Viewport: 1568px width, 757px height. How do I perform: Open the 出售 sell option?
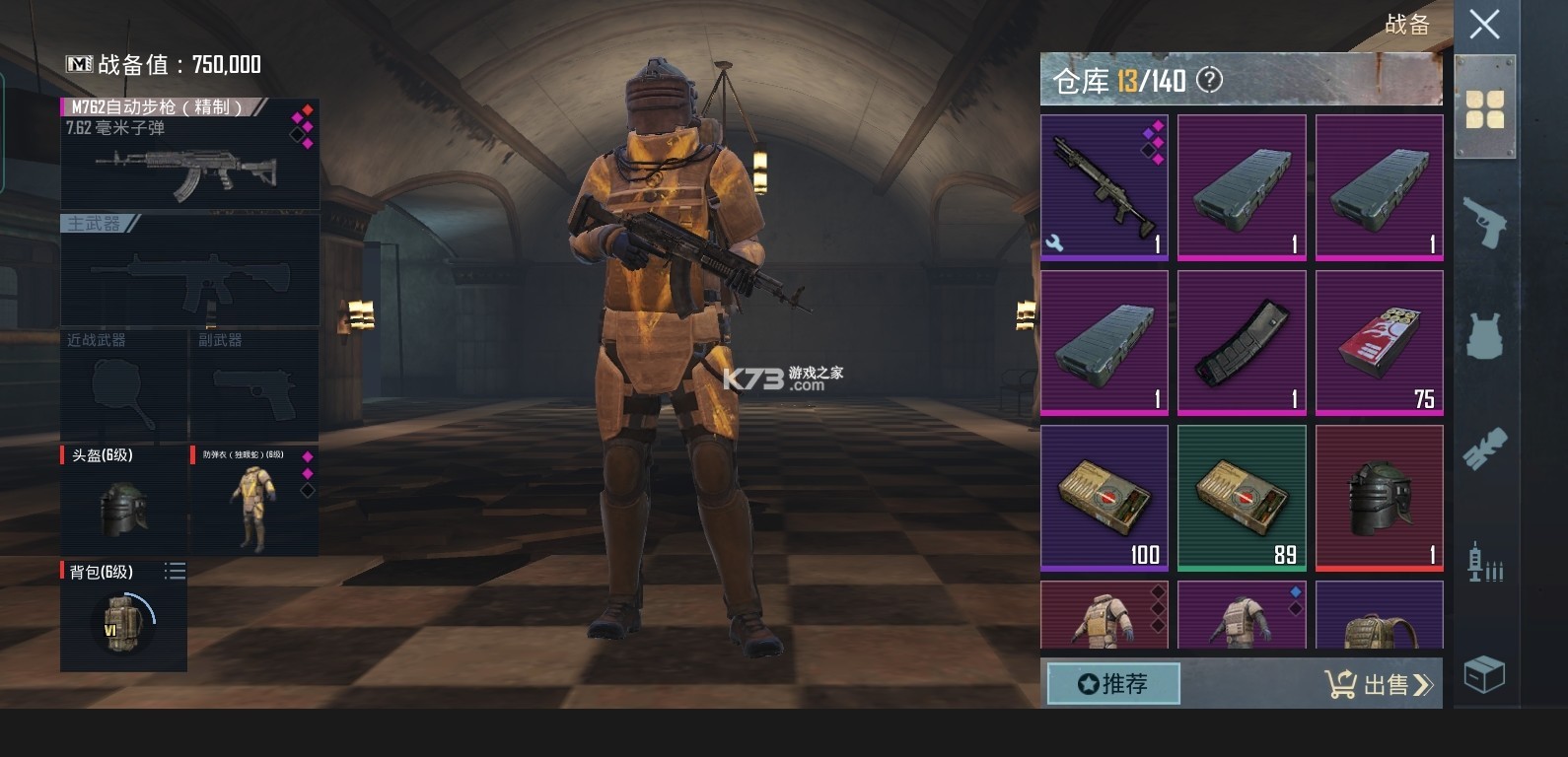coord(1378,684)
